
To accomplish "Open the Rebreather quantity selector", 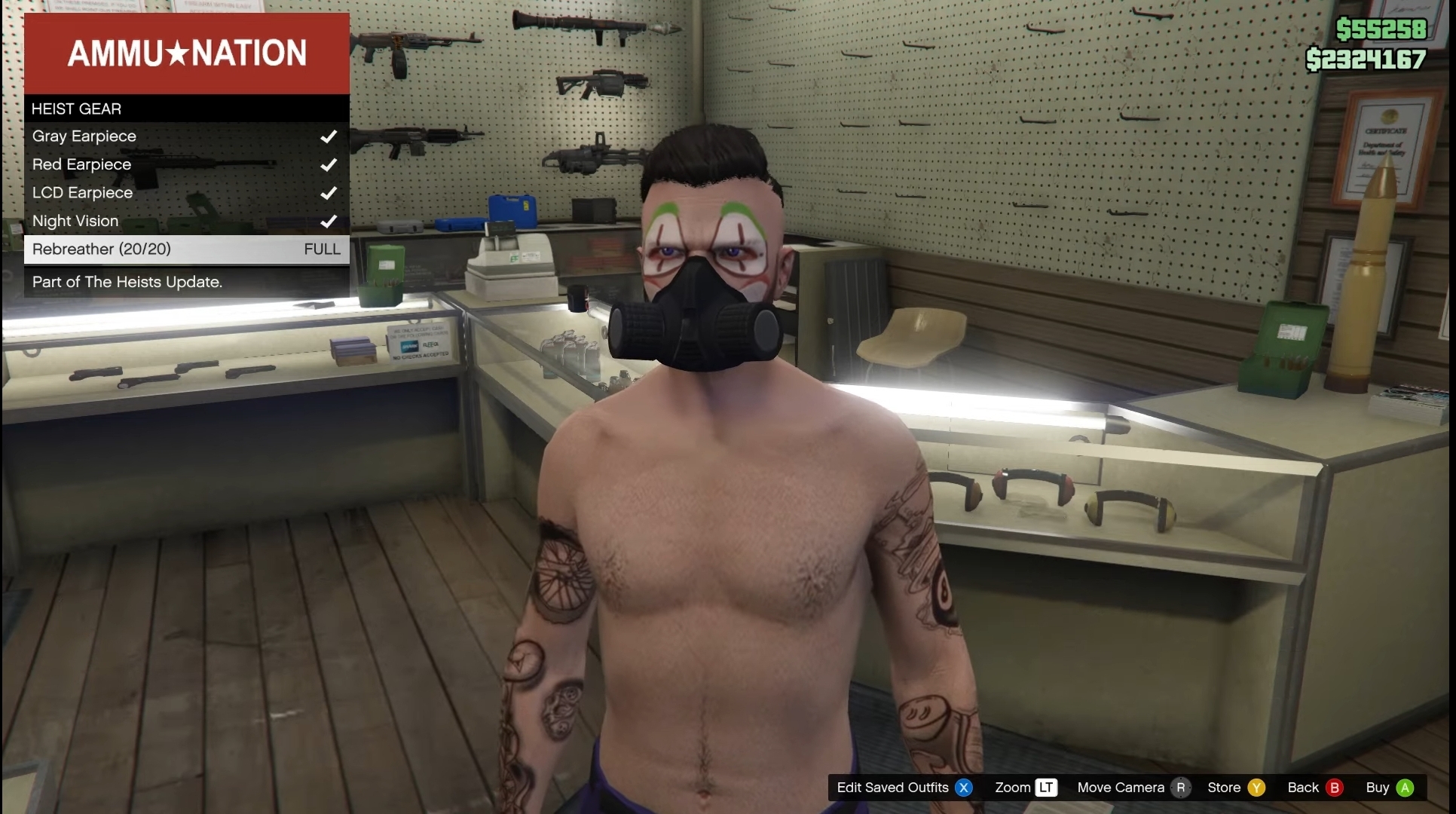I will [x=102, y=249].
